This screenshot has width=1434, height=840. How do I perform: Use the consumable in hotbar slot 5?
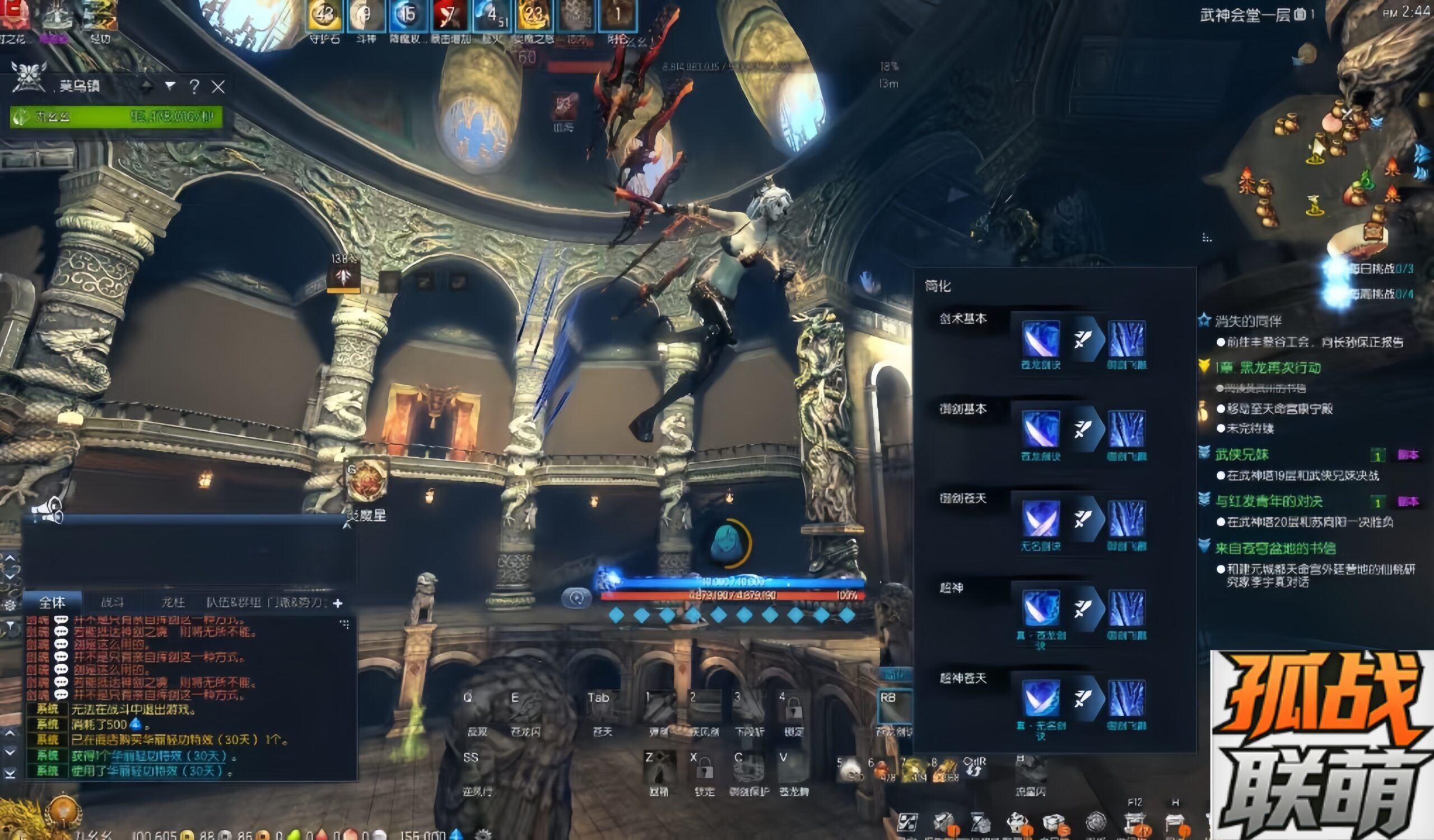pos(850,769)
